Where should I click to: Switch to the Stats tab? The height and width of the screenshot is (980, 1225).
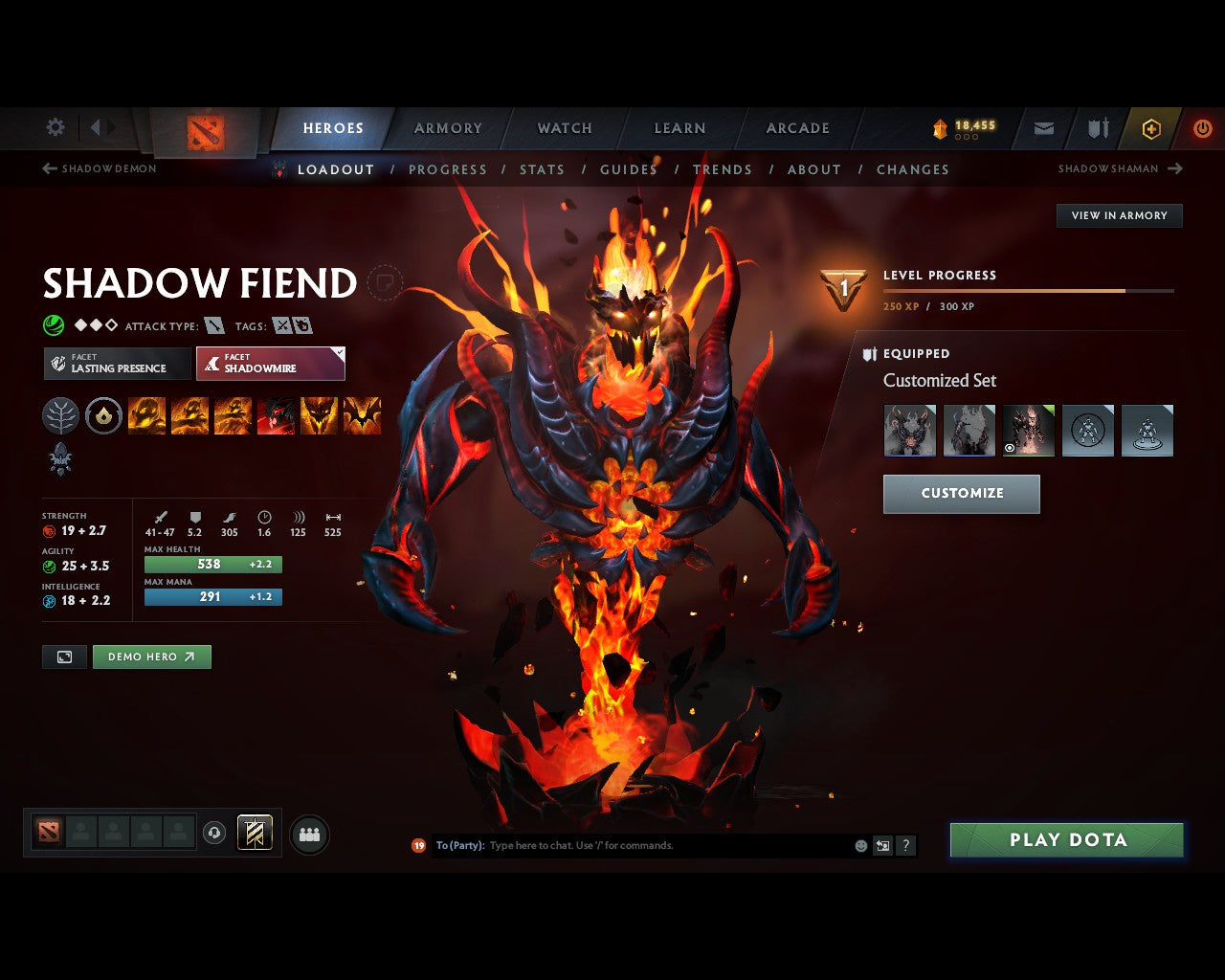542,169
